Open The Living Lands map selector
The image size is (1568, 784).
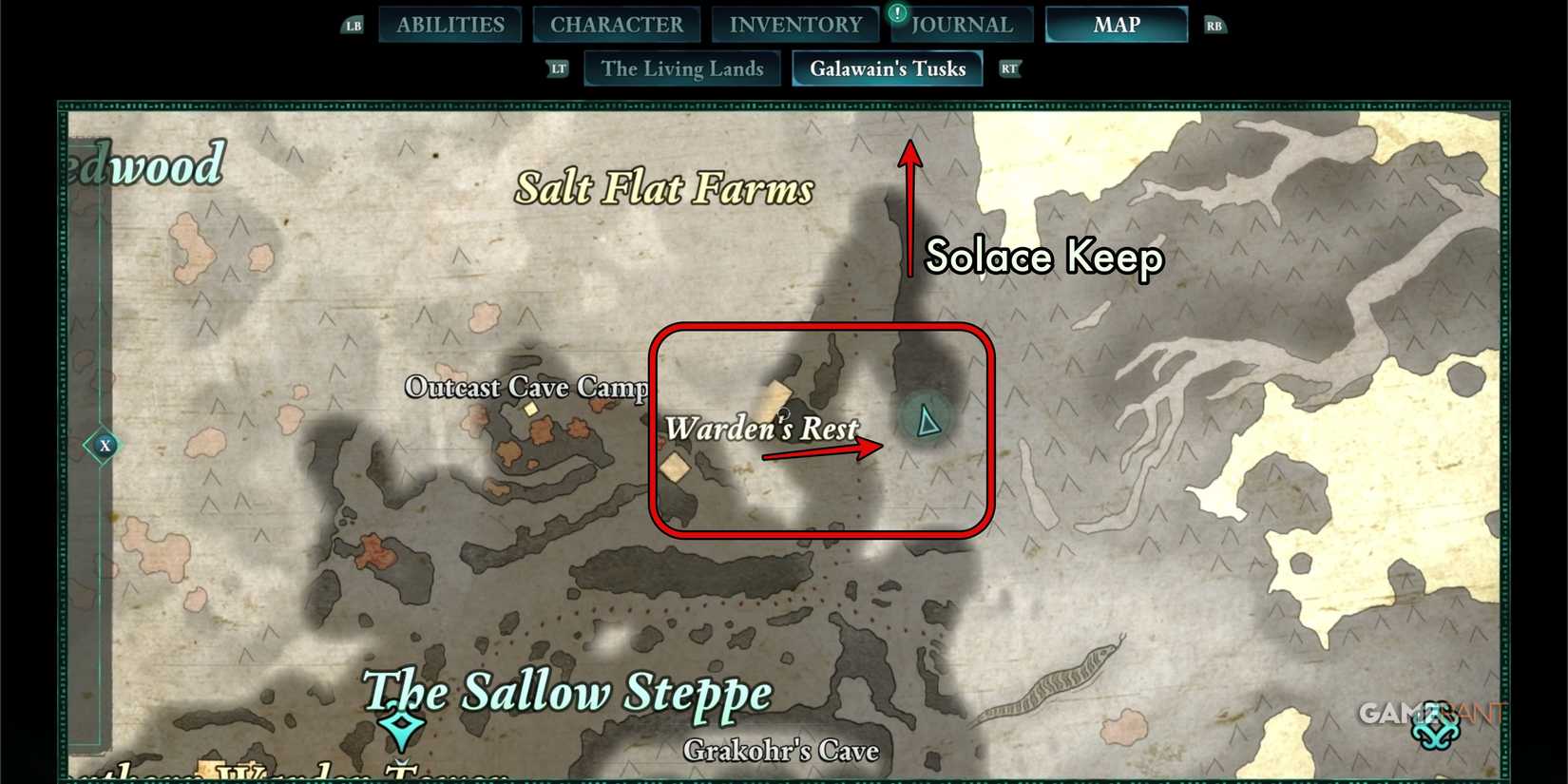pos(682,68)
